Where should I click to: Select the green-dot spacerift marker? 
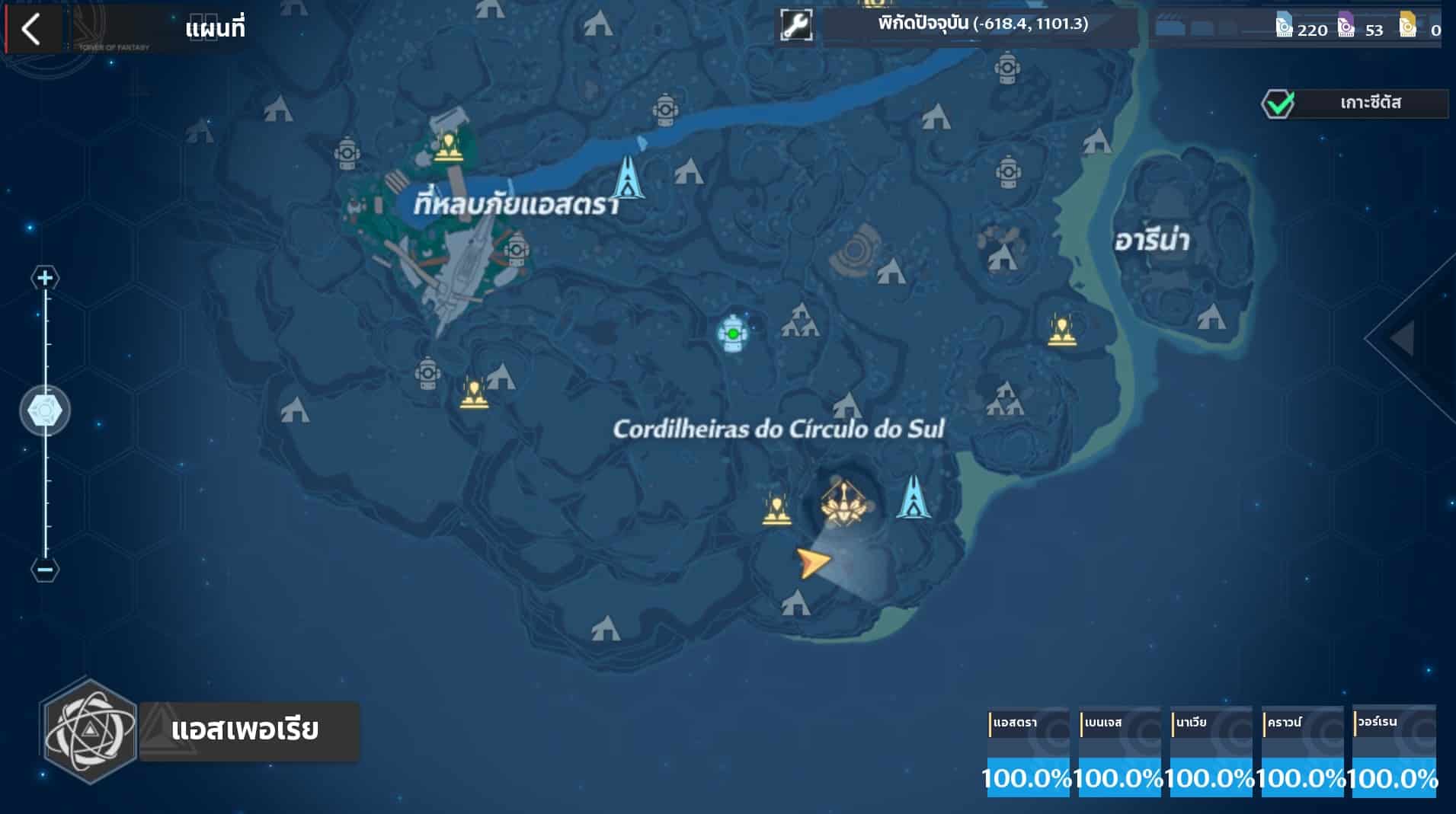coord(733,334)
